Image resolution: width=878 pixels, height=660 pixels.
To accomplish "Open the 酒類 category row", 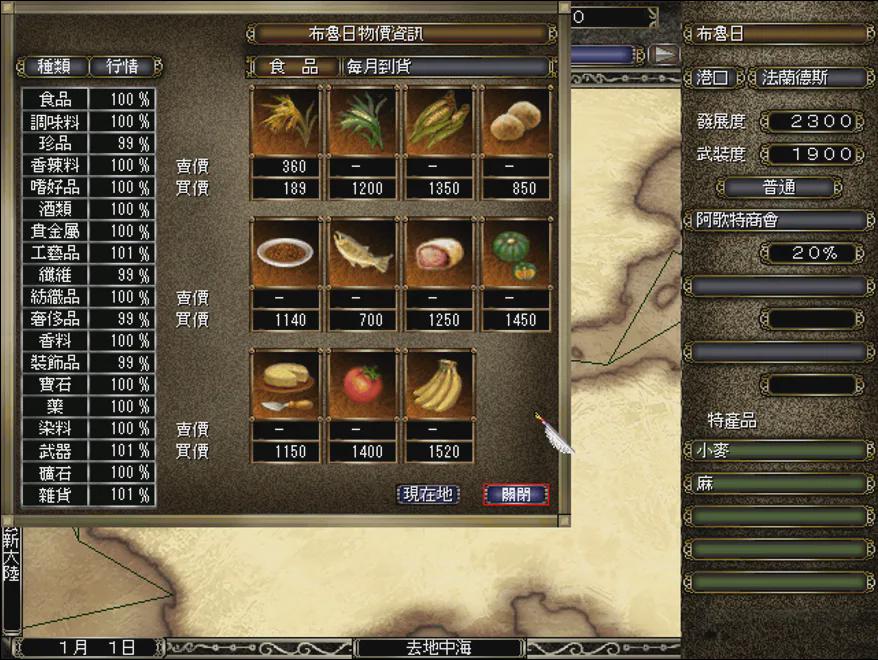I will coord(55,209).
